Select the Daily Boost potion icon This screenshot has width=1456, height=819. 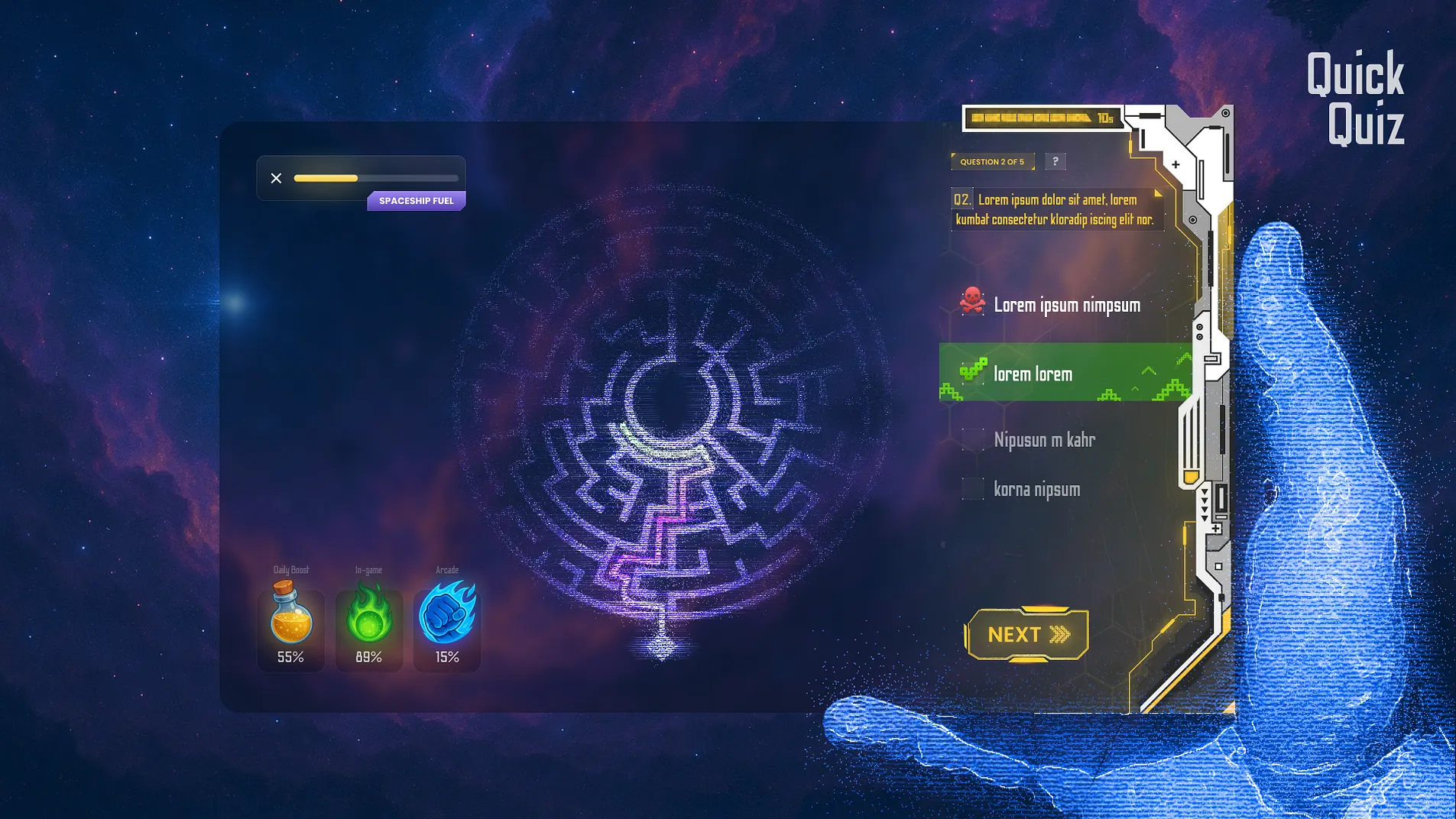(291, 611)
